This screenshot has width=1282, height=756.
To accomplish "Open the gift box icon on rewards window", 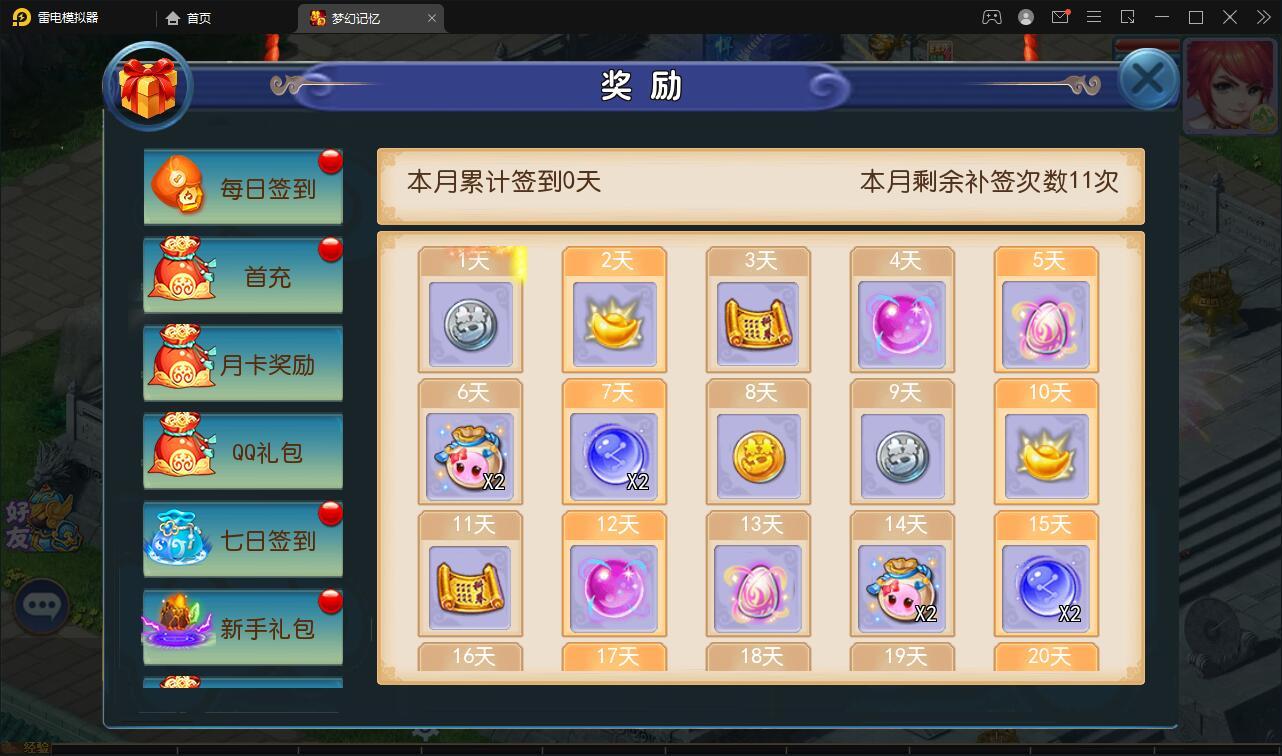I will 148,86.
